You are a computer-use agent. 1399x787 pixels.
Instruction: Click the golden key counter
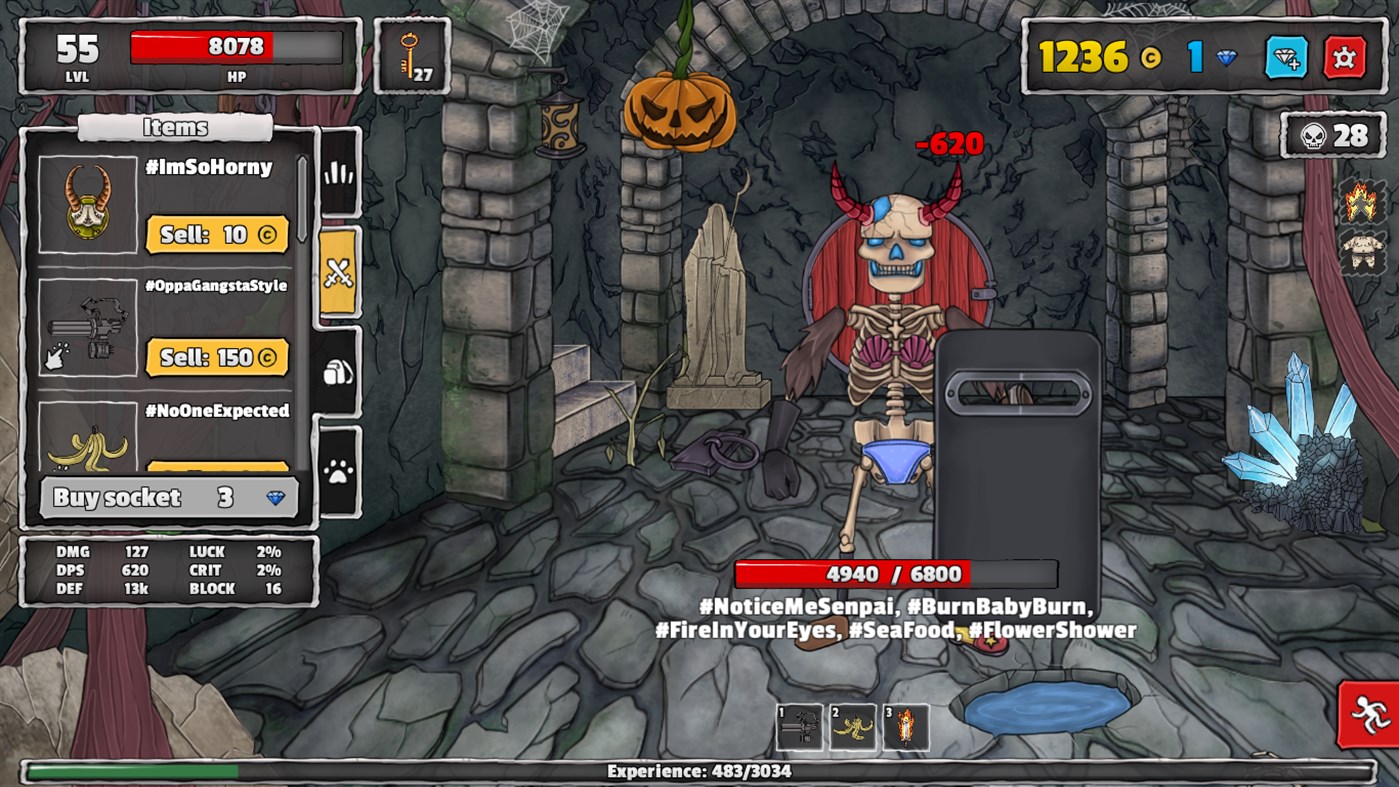click(x=411, y=55)
